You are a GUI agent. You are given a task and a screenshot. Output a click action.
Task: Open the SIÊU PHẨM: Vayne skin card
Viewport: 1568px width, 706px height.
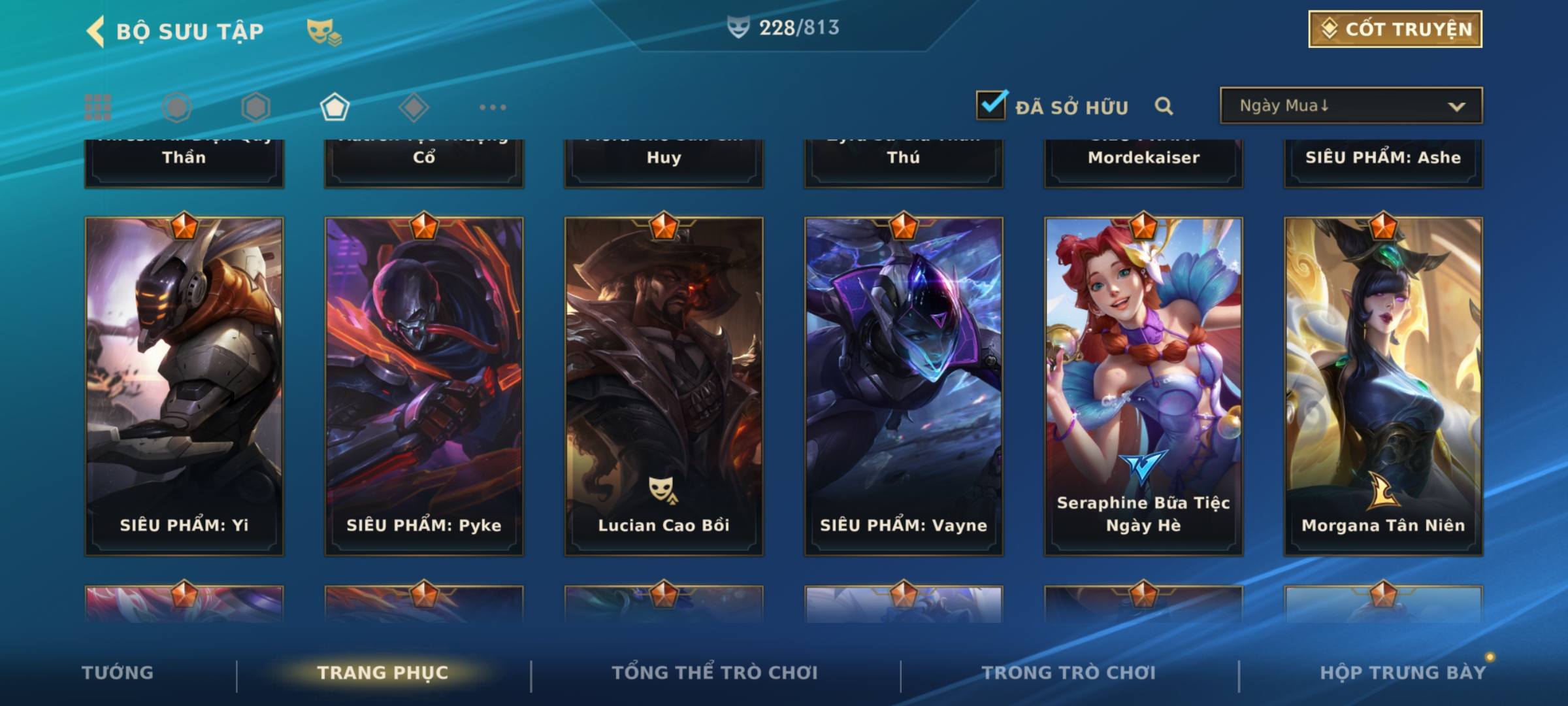coord(904,386)
